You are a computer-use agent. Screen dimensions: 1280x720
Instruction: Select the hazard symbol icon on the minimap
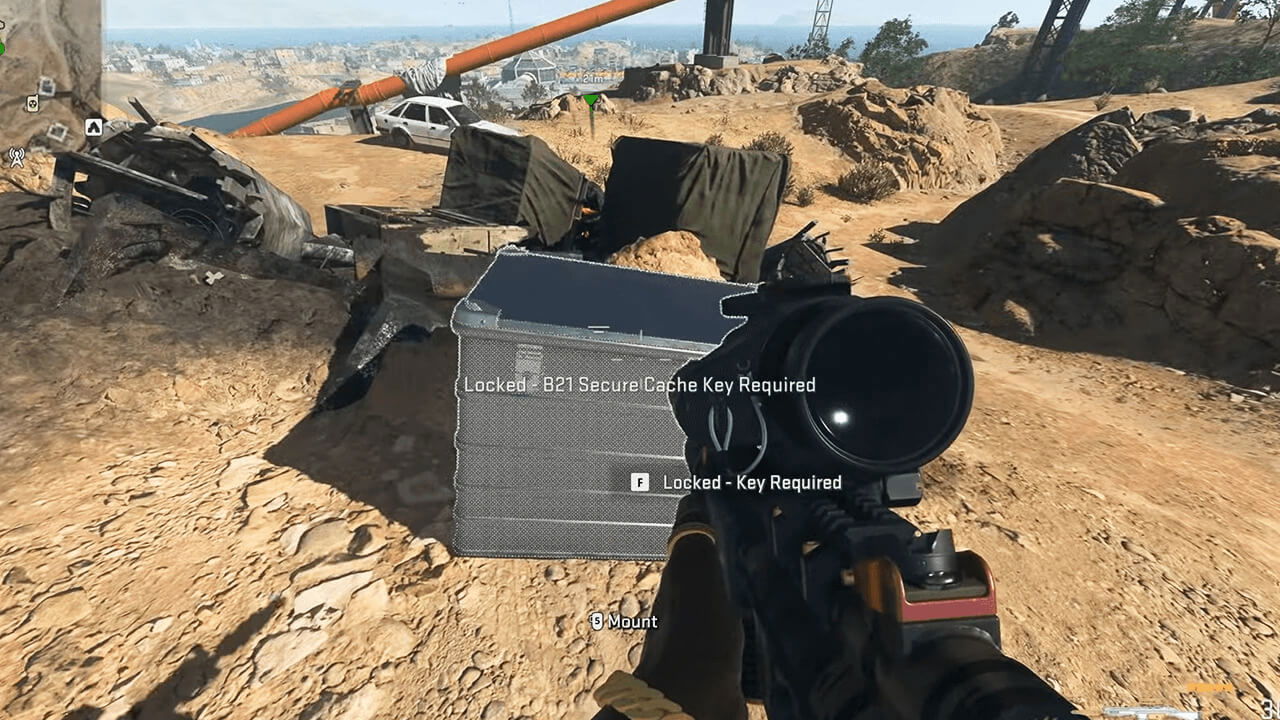[31, 105]
